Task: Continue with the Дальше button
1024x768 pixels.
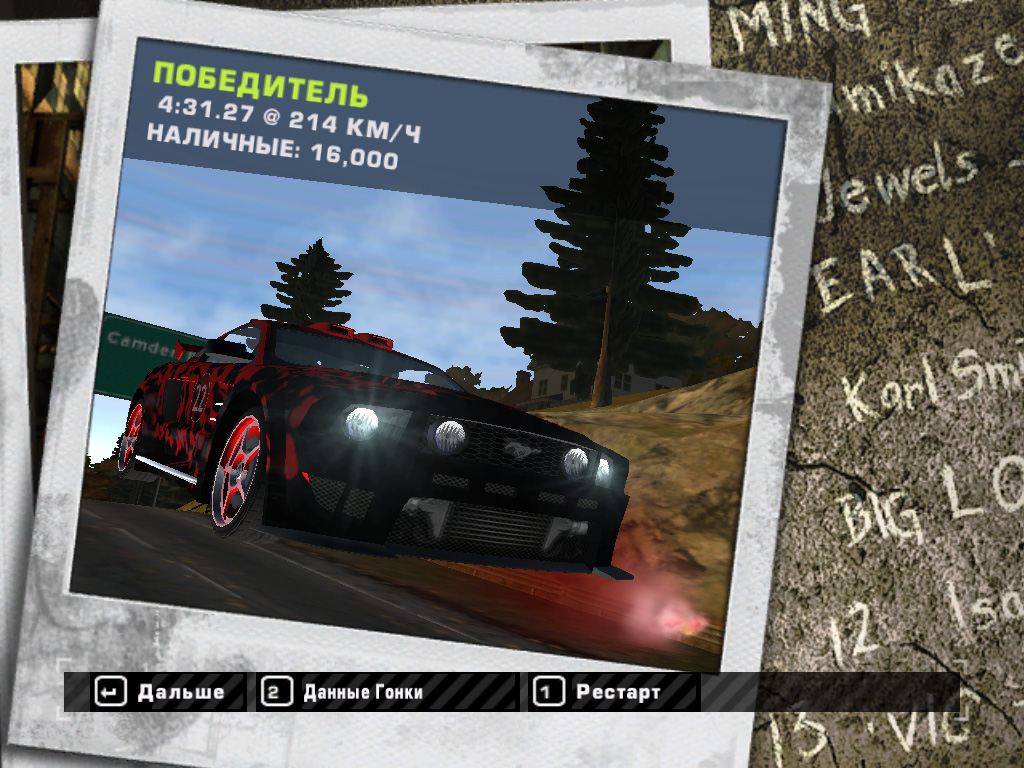Action: (x=160, y=691)
